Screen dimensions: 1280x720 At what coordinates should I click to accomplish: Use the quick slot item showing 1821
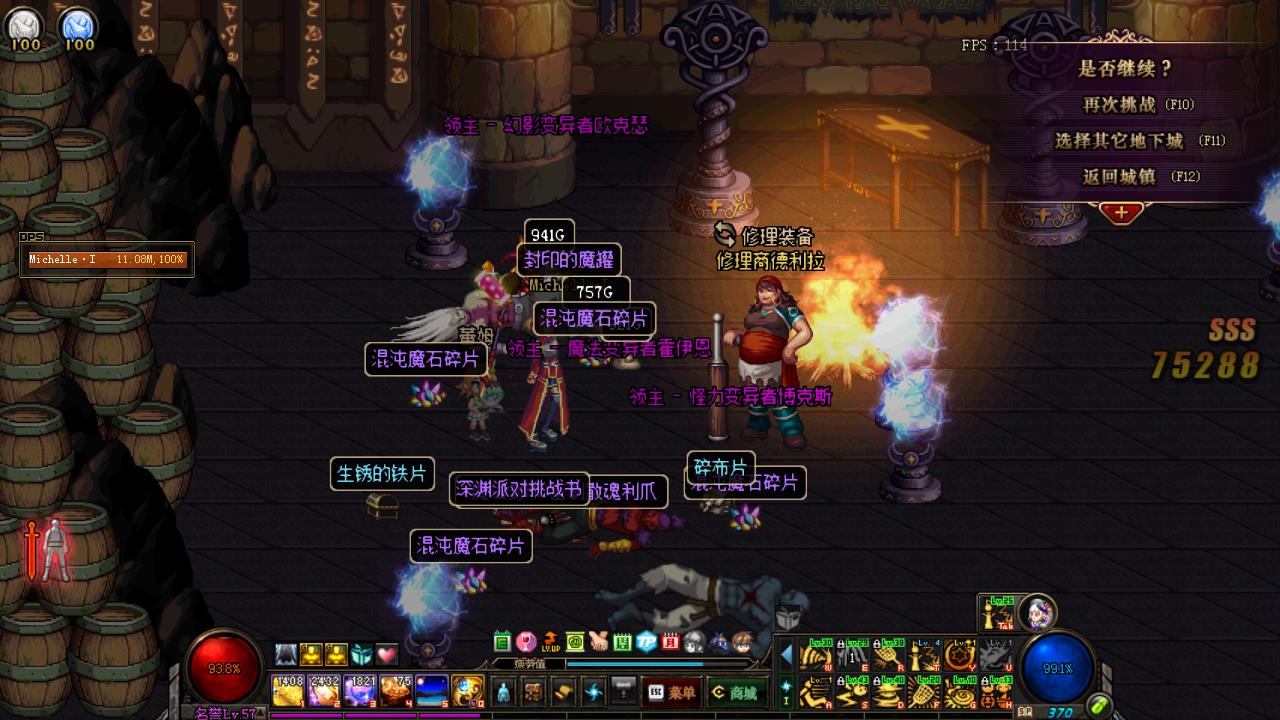pos(360,691)
